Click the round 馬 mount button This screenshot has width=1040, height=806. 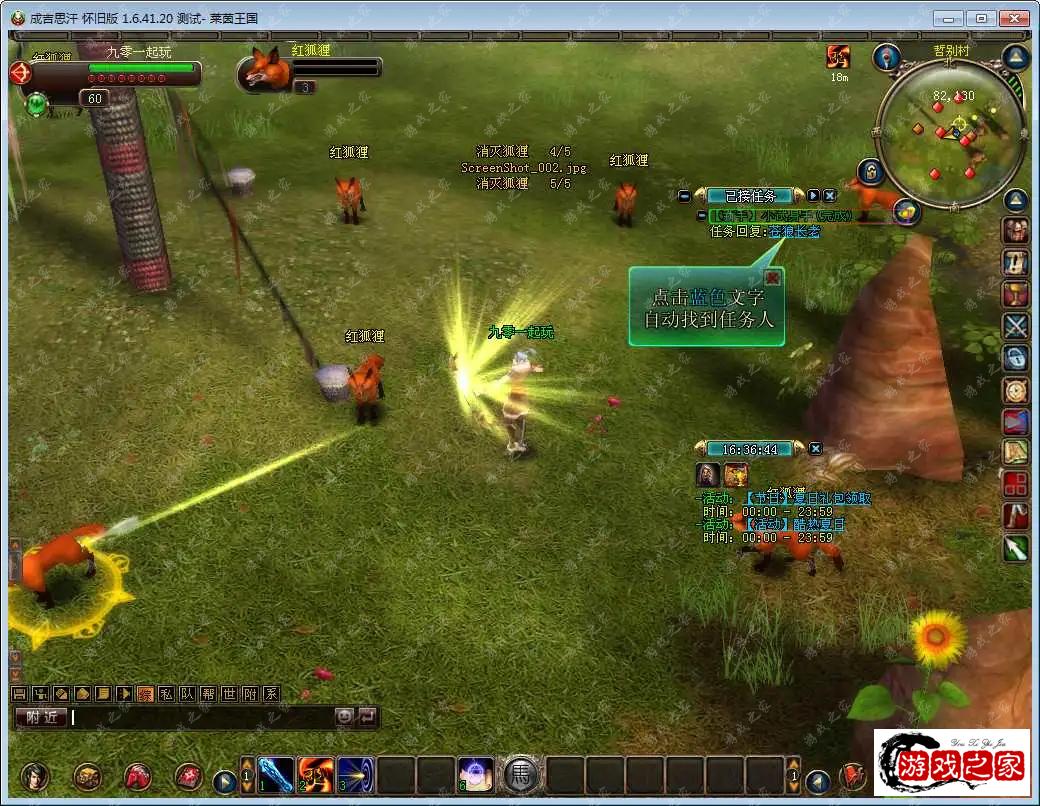[520, 775]
